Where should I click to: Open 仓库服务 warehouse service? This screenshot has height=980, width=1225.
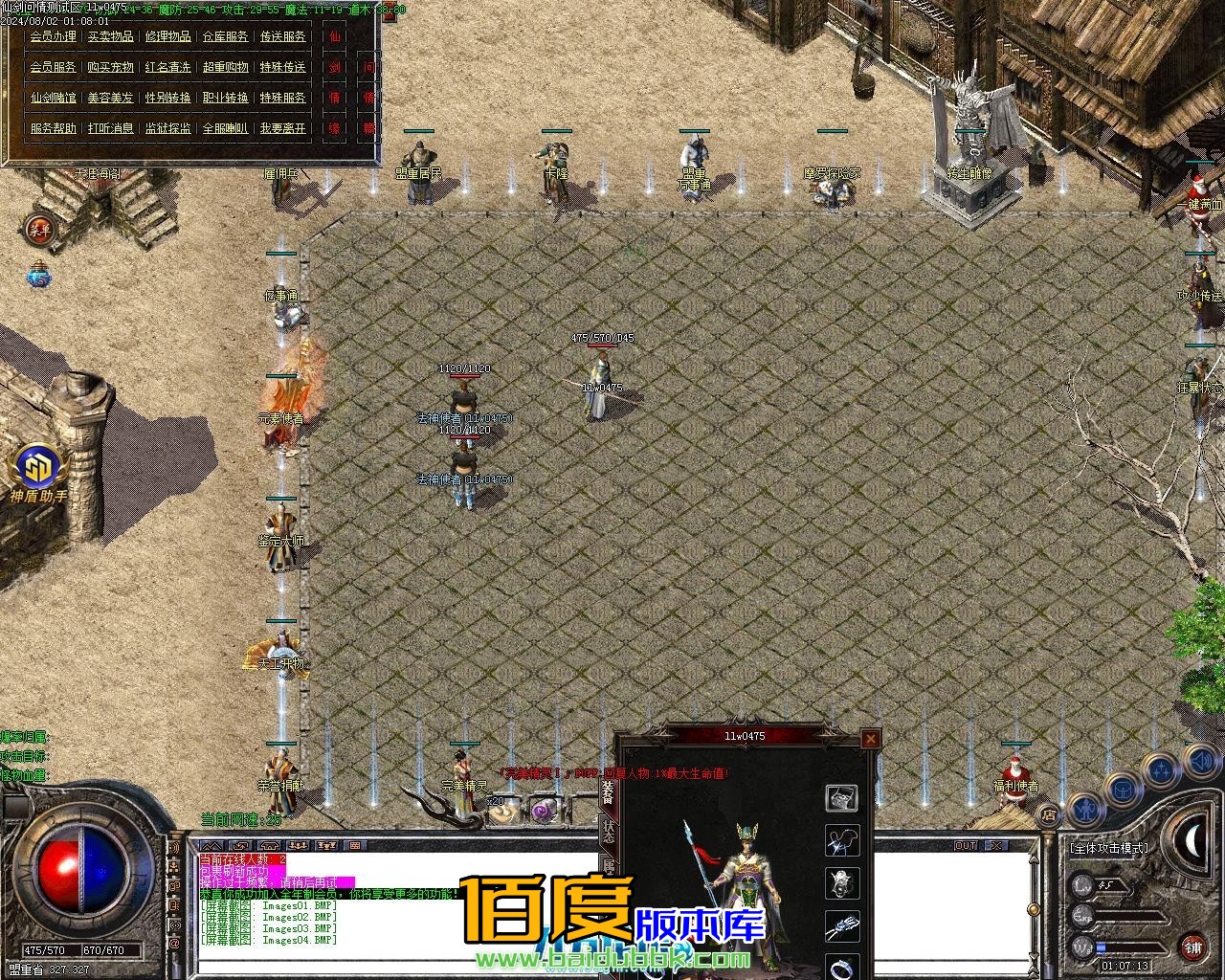pyautogui.click(x=225, y=36)
